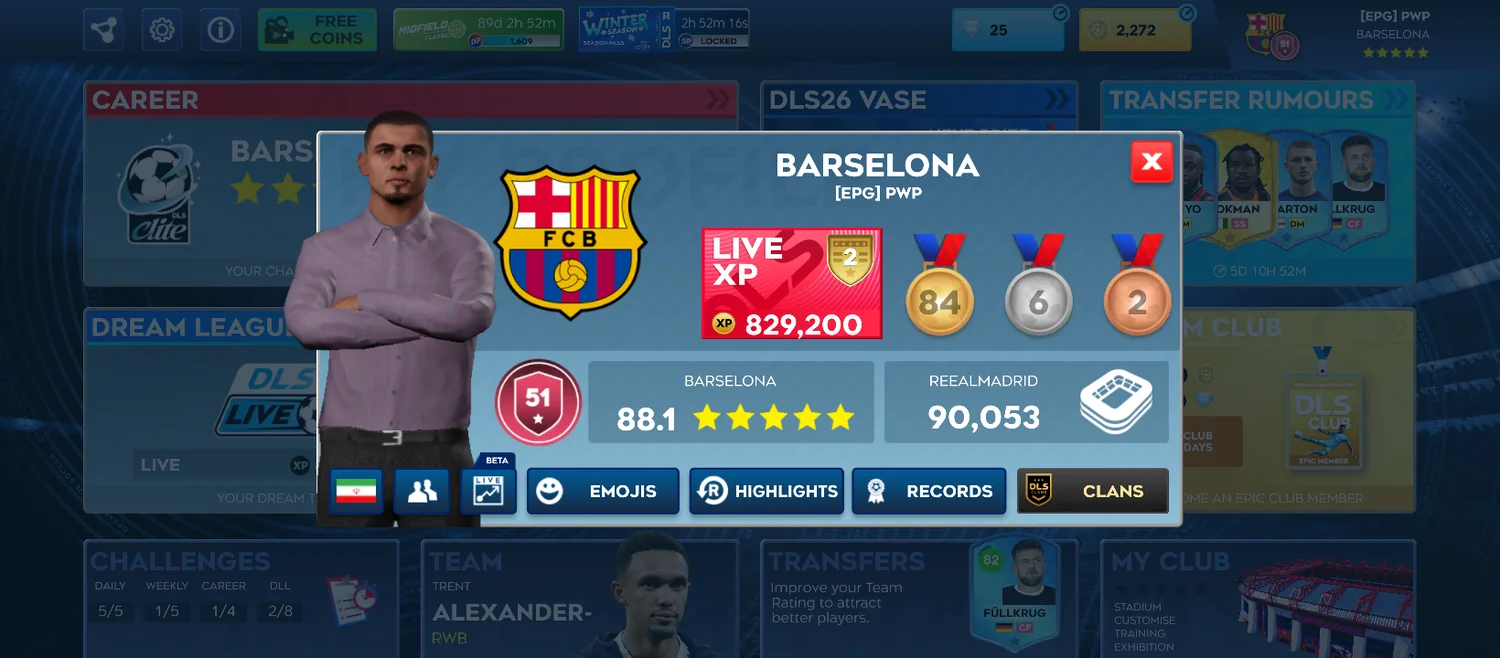This screenshot has width=1500, height=658.
Task: Tap the Live XP 829,200 panel
Action: pos(791,284)
